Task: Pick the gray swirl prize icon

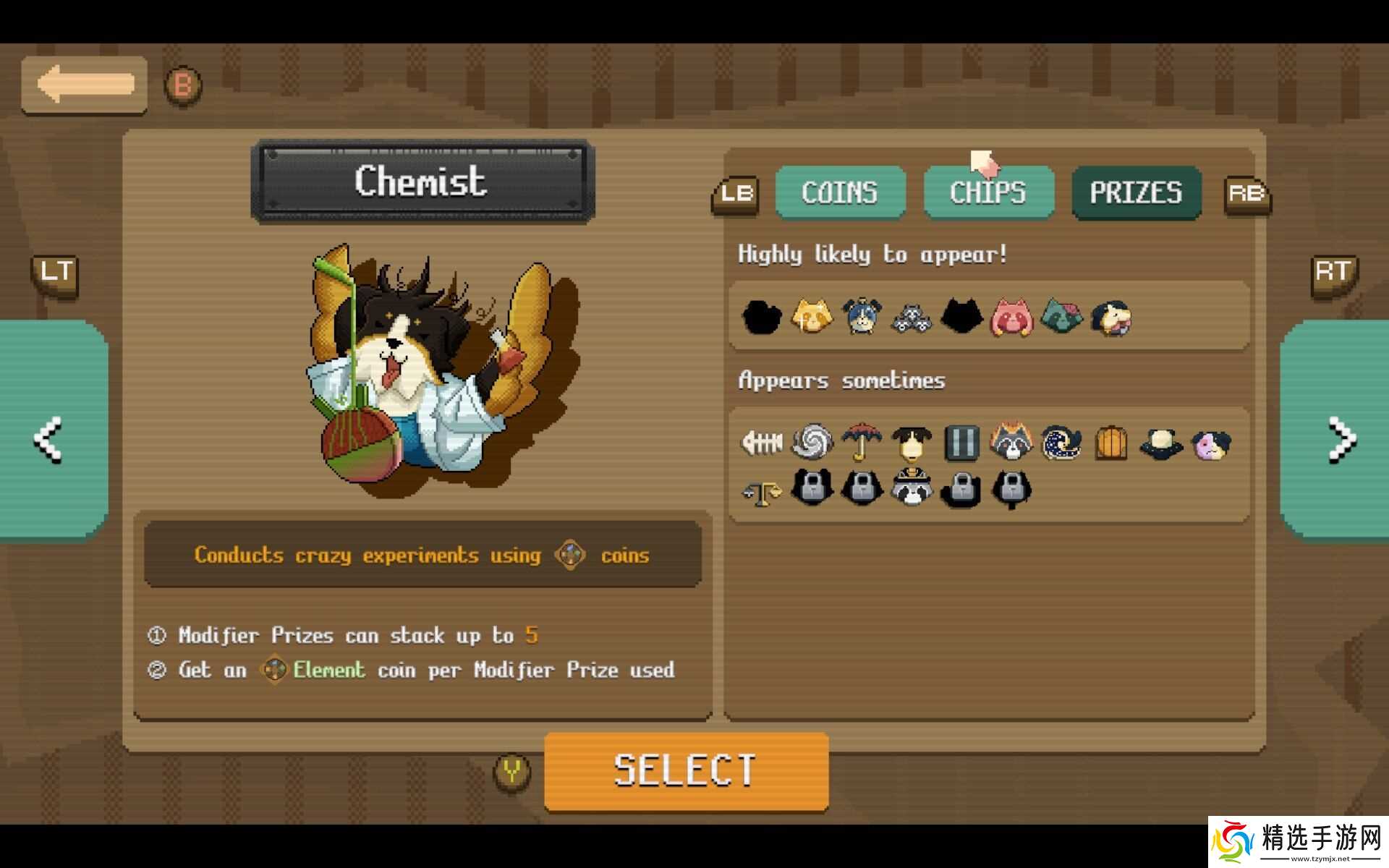Action: [x=812, y=441]
